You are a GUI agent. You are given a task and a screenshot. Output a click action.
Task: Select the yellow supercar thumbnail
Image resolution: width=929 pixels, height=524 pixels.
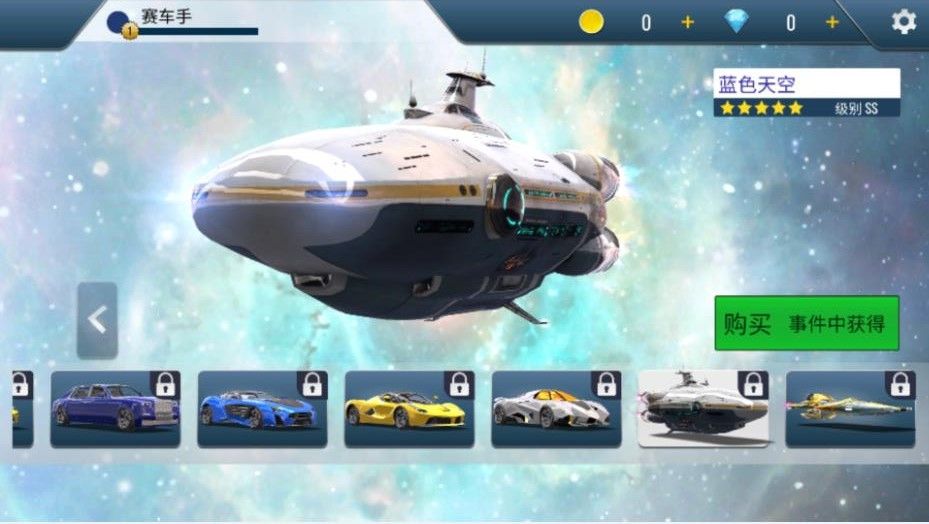(x=409, y=408)
